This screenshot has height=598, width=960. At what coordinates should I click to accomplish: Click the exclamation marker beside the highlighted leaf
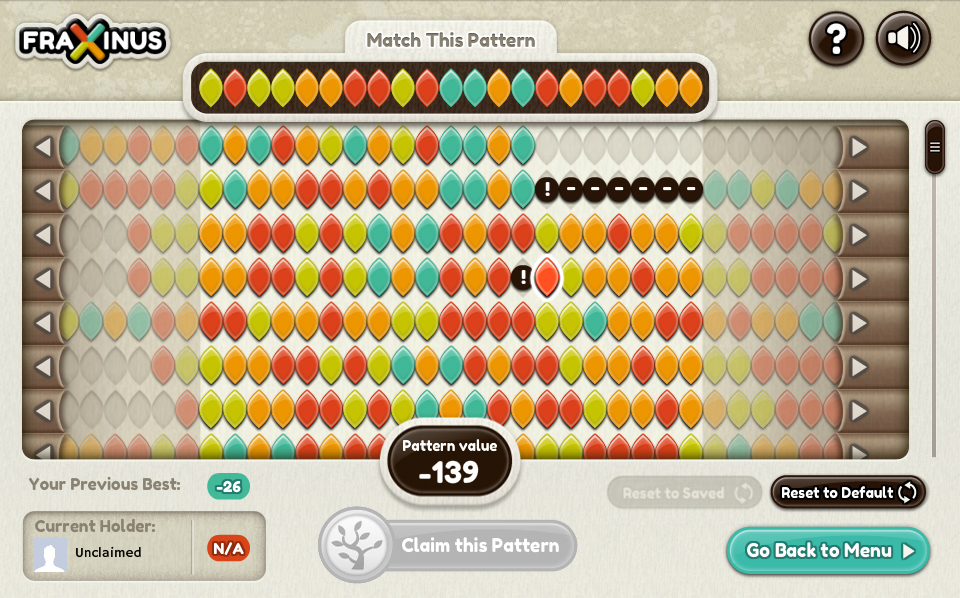(x=522, y=277)
